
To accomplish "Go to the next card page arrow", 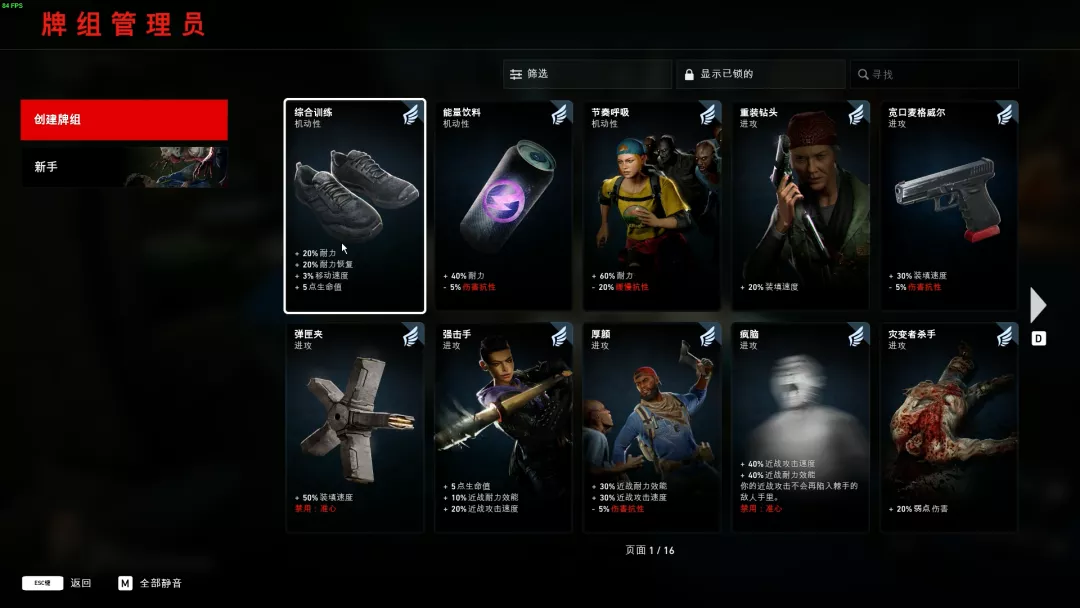I will [1038, 305].
